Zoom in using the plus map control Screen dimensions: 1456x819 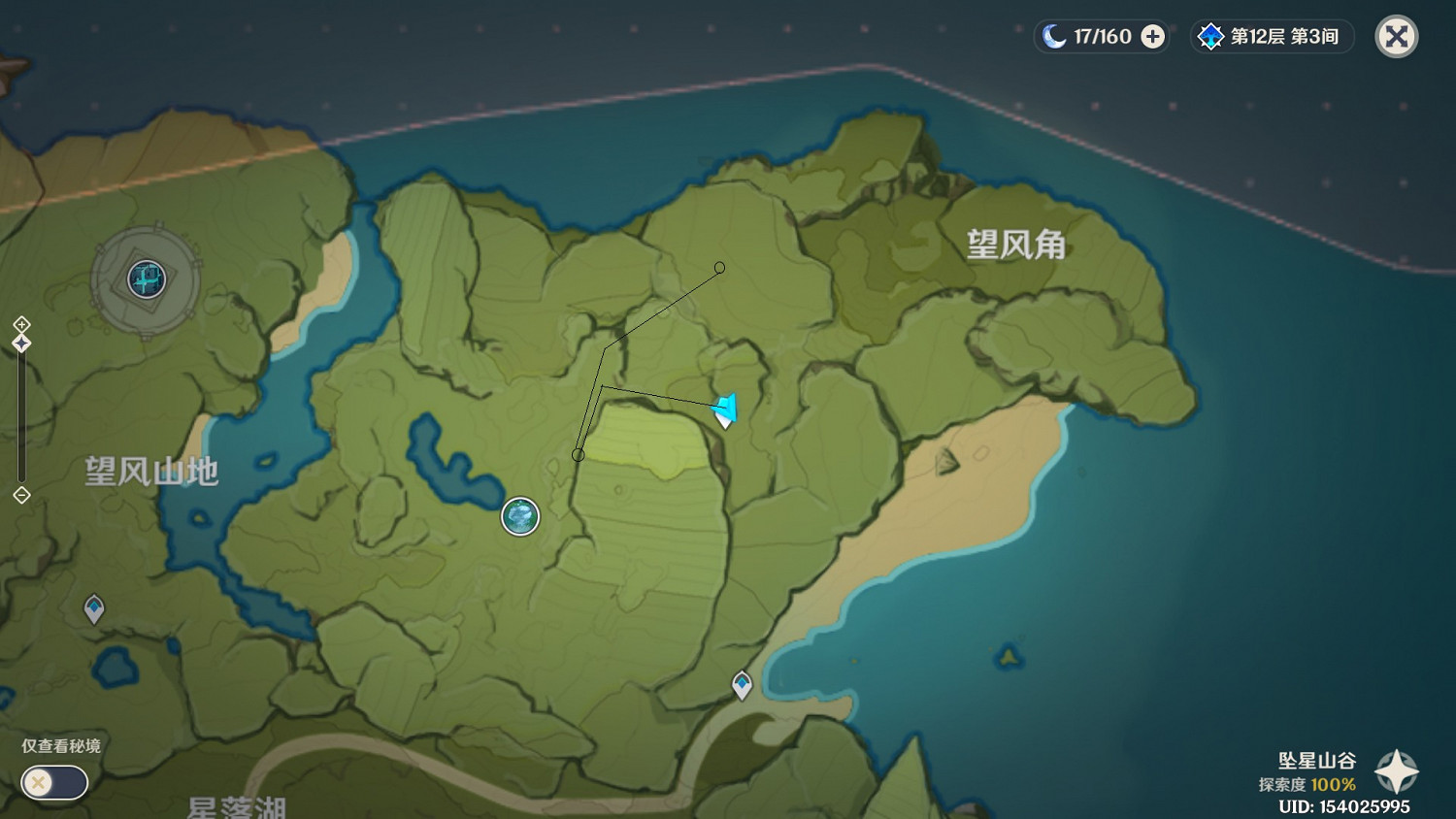[x=21, y=324]
